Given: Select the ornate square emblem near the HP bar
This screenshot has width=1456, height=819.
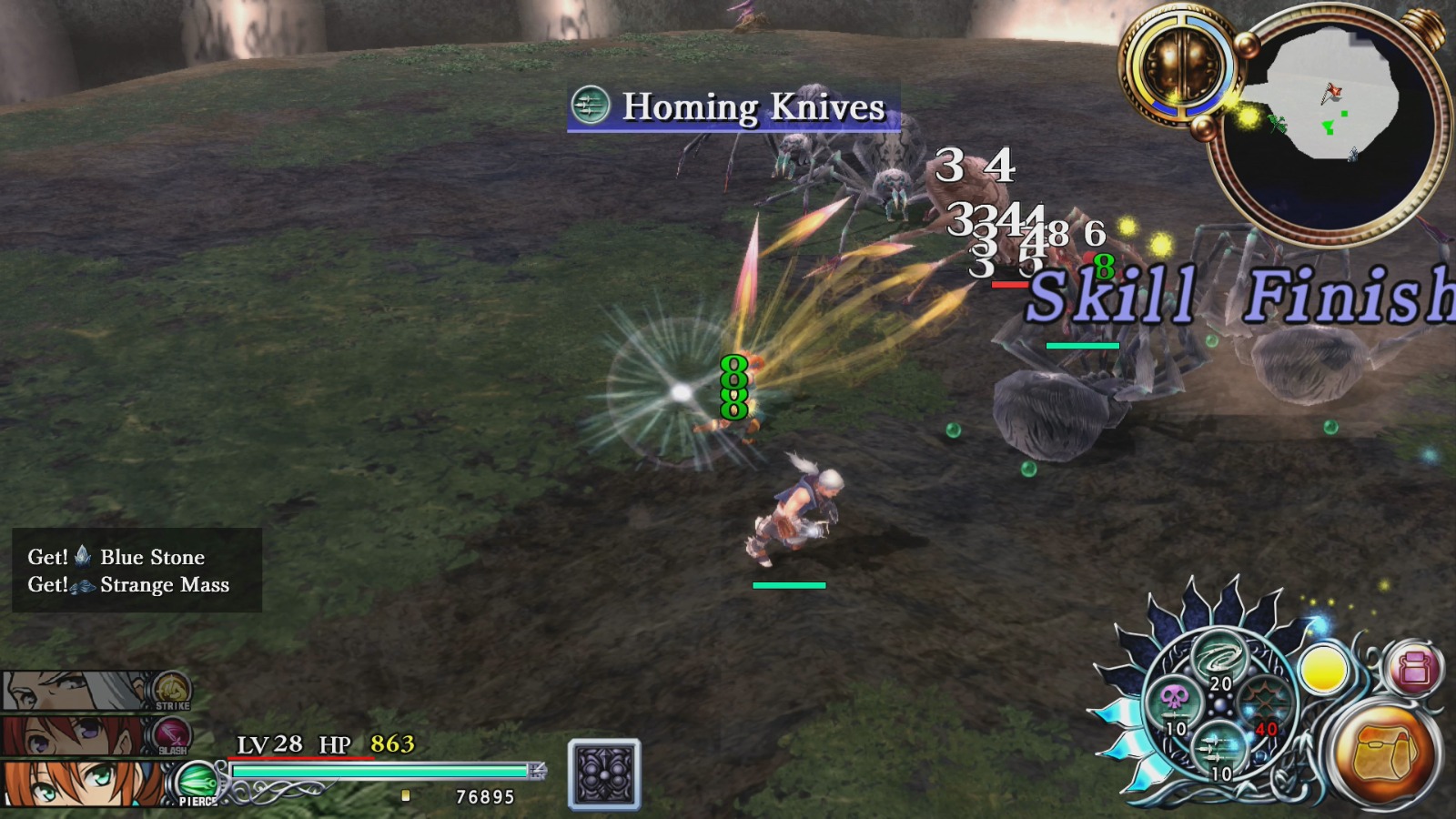Looking at the screenshot, I should point(602,774).
